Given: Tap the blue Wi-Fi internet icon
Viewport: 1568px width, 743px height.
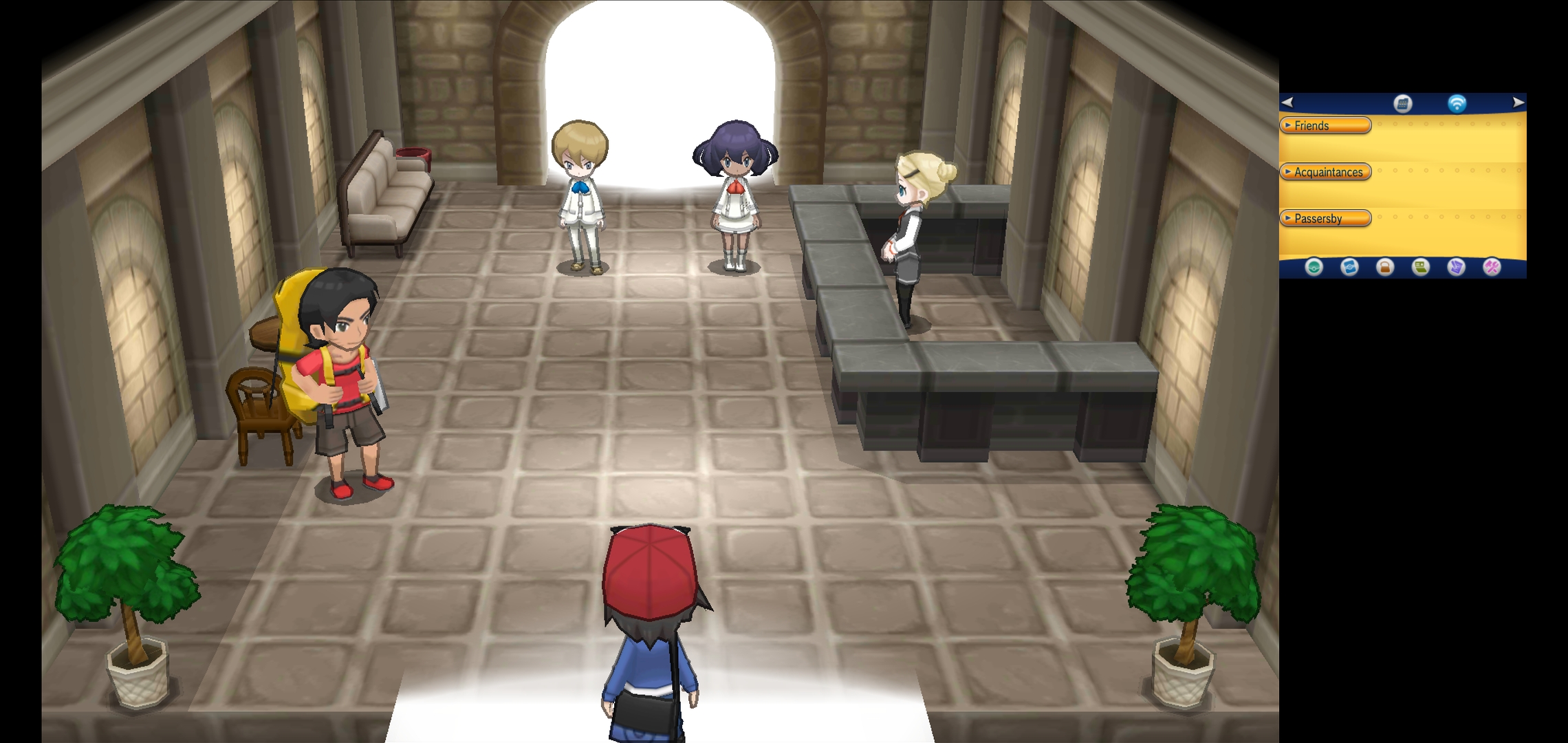Looking at the screenshot, I should (x=1457, y=103).
